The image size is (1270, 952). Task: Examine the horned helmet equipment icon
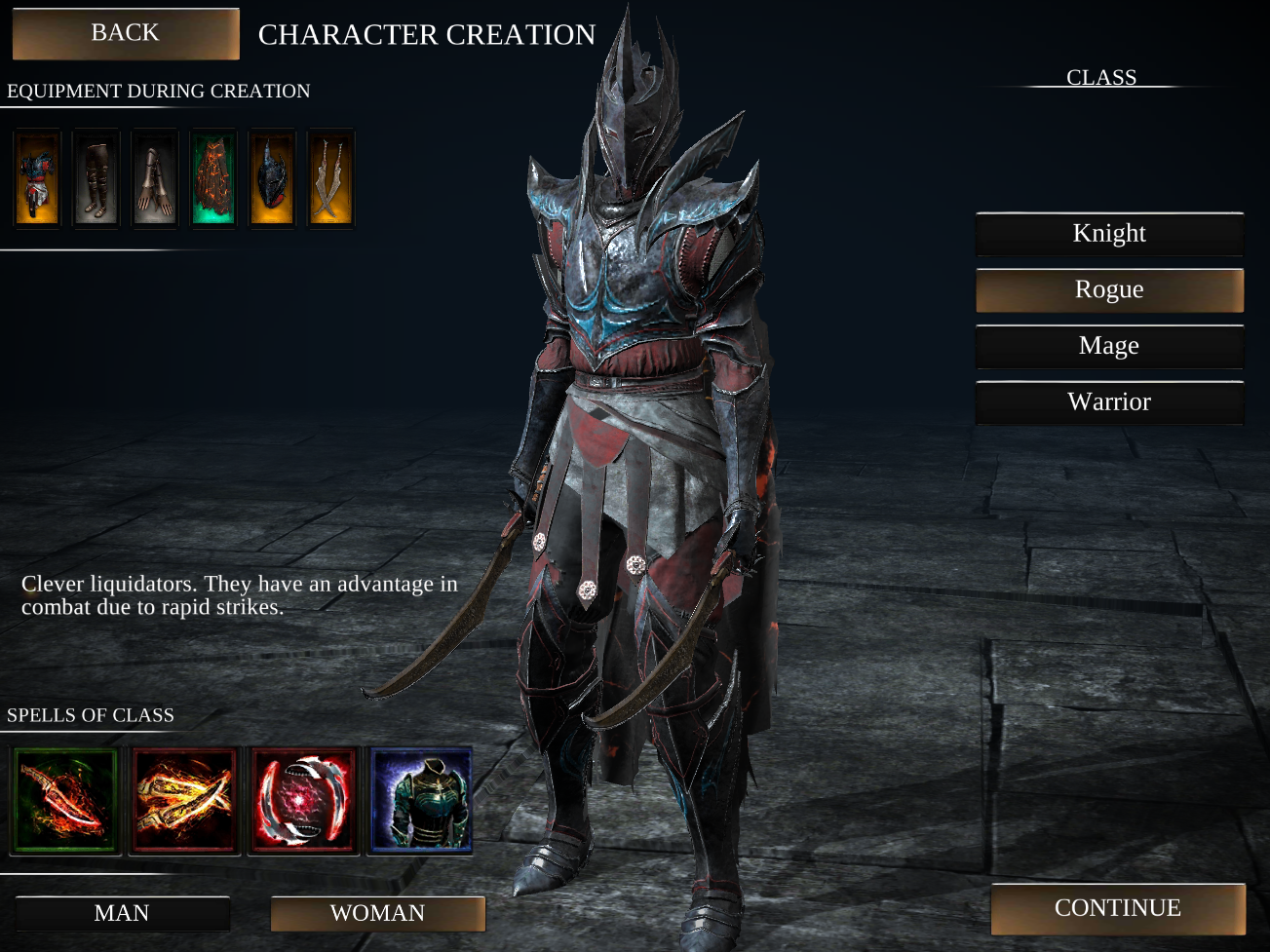271,177
